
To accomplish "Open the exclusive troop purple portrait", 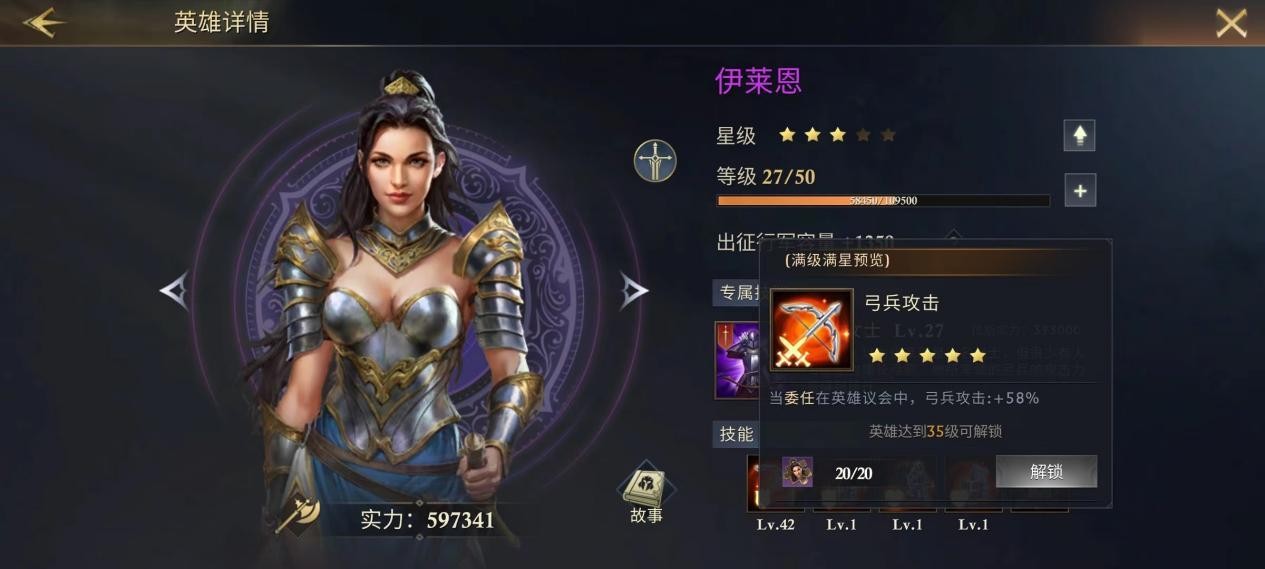I will coord(737,359).
